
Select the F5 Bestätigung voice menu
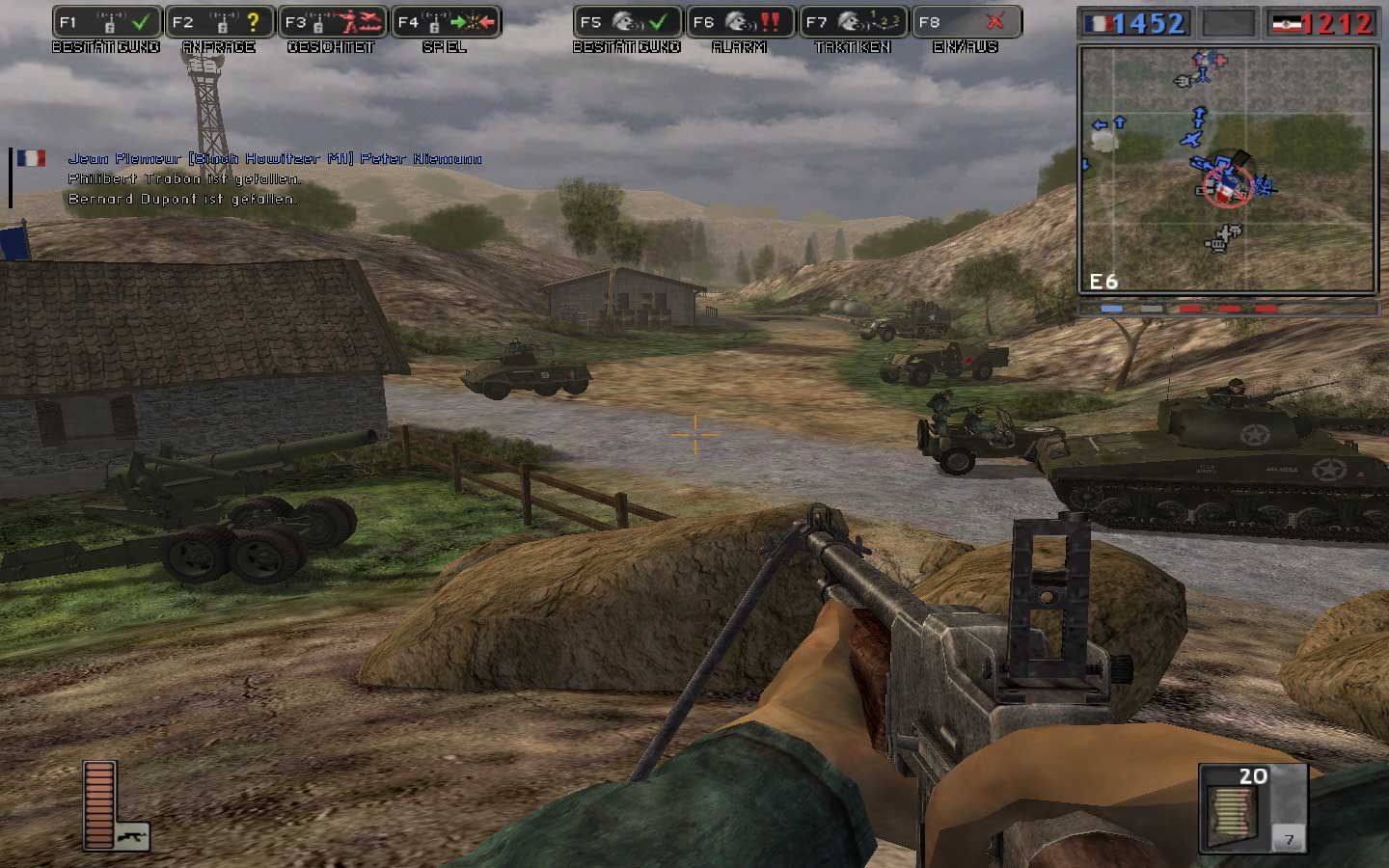tap(627, 22)
